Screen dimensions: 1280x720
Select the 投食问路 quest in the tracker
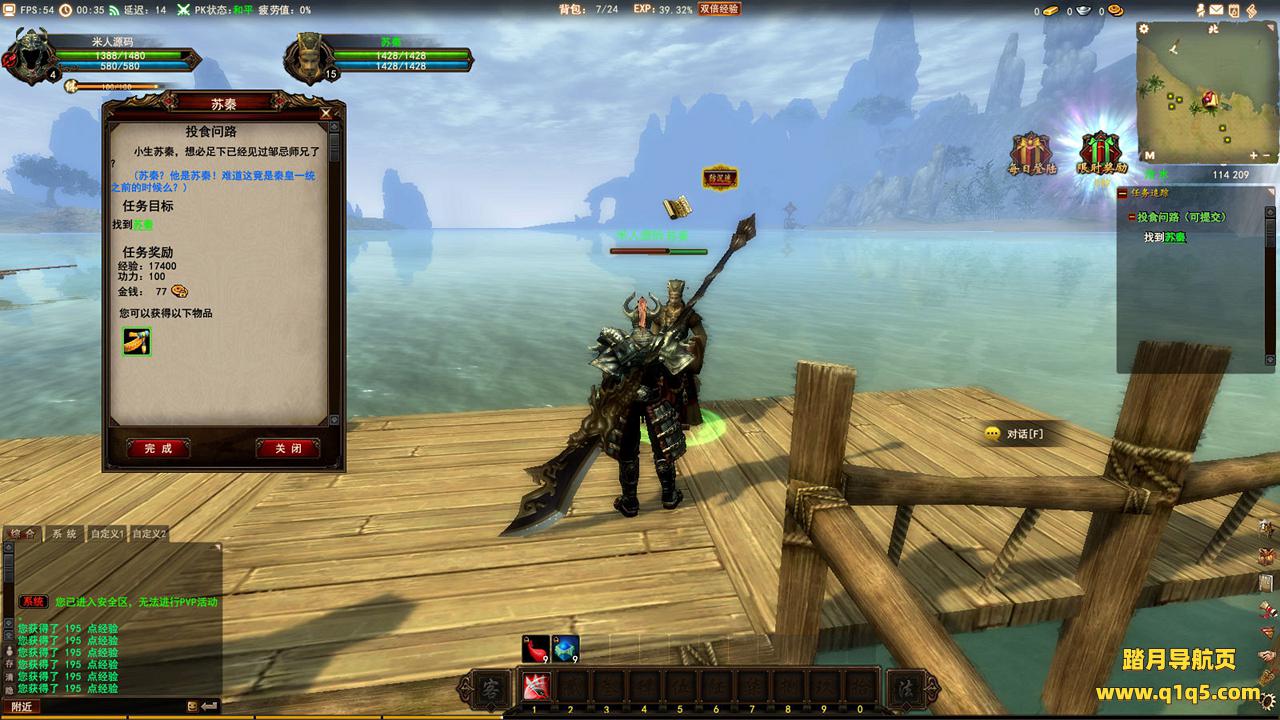1180,217
